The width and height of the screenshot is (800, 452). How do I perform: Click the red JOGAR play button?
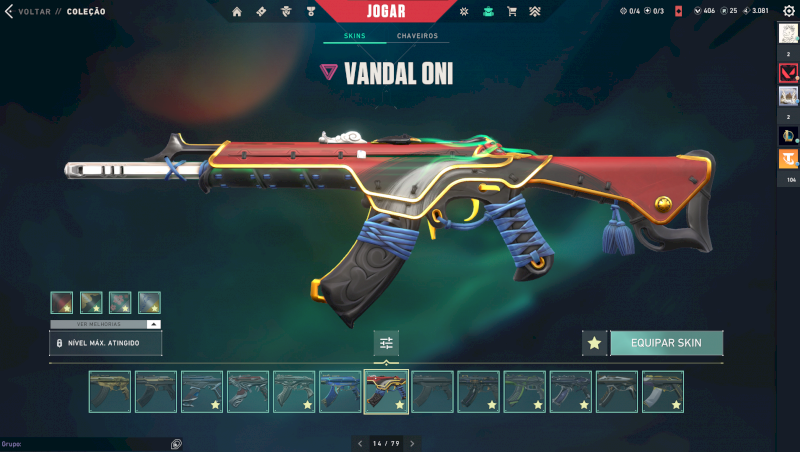coord(385,11)
